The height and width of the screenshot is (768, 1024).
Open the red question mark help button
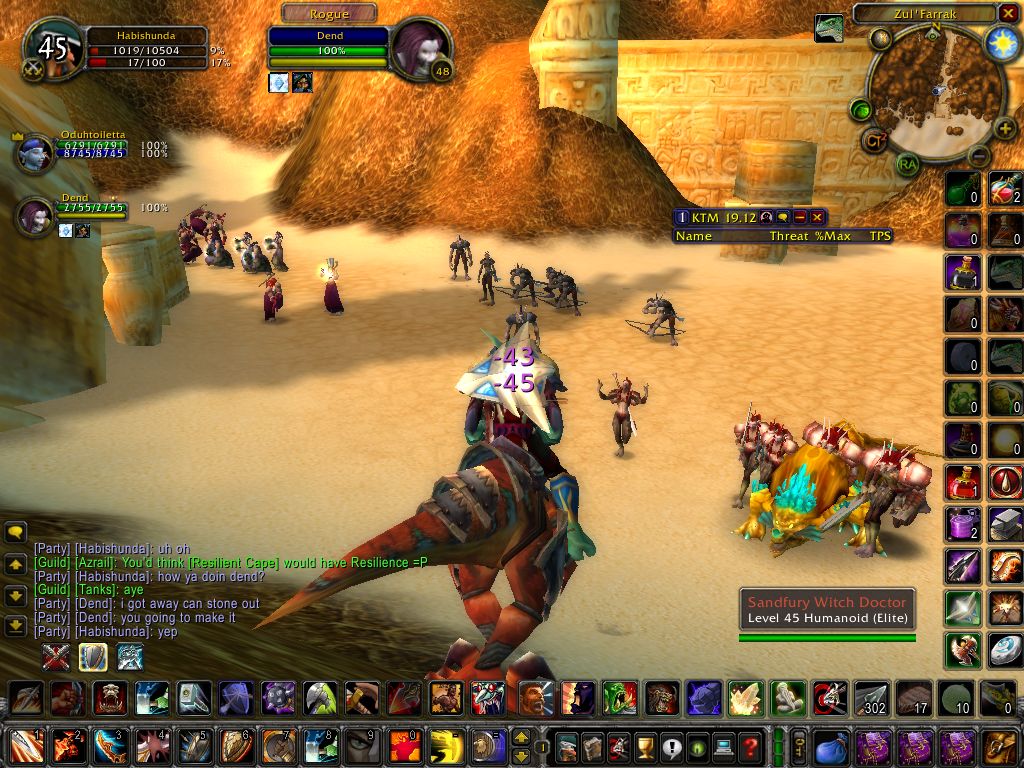click(750, 745)
